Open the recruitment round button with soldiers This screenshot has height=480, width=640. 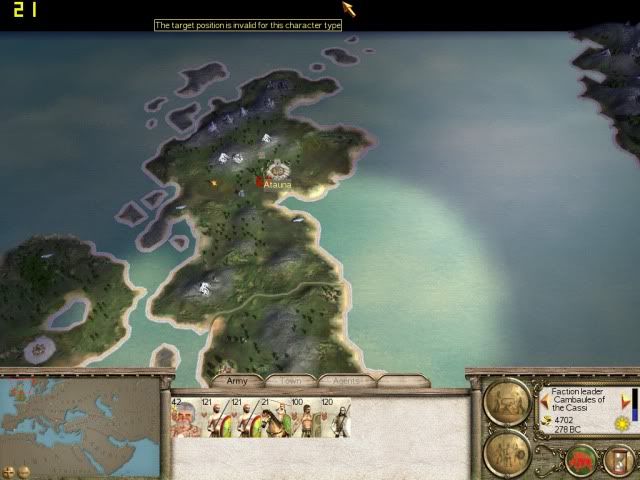coord(506,452)
